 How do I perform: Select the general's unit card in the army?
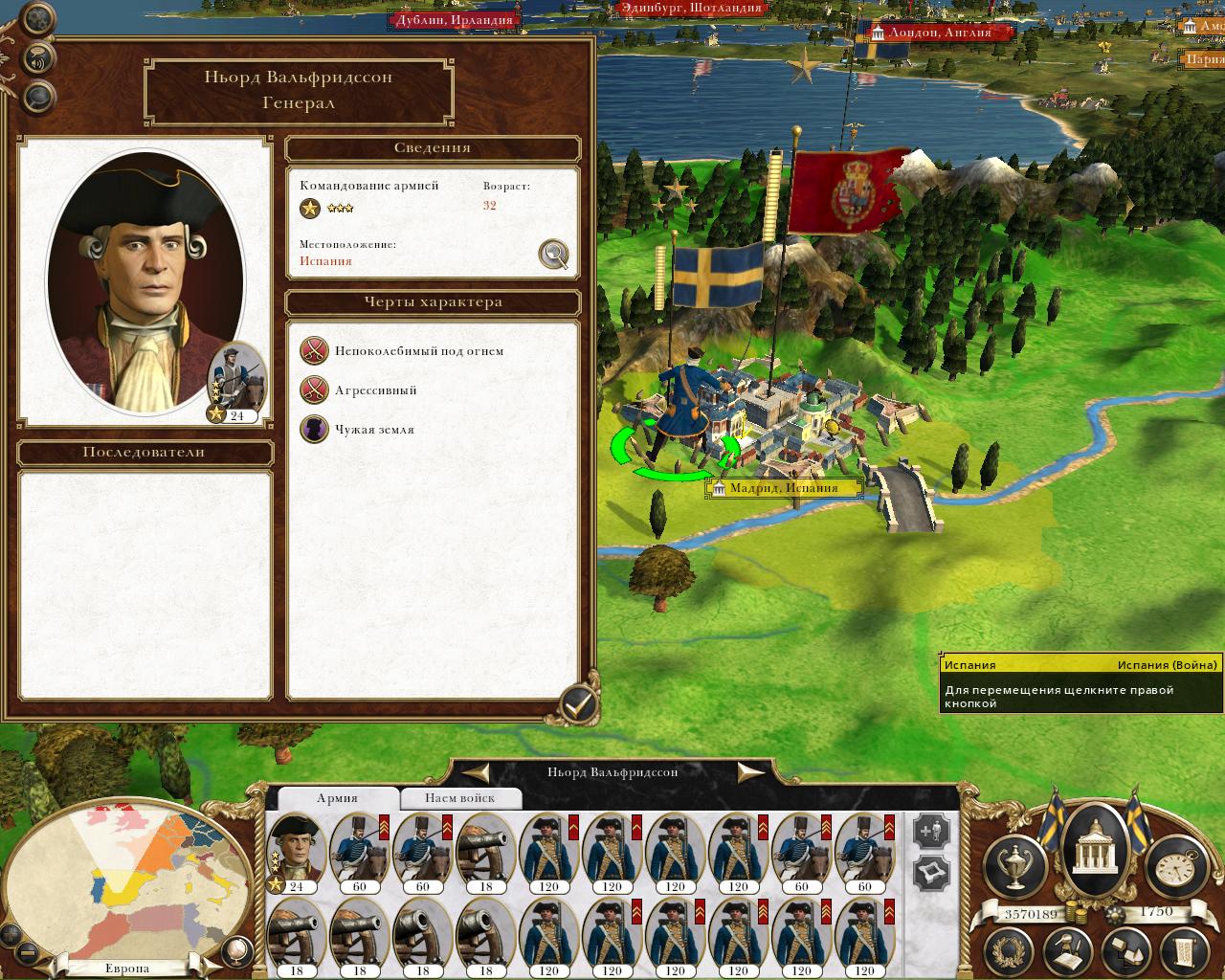pos(296,852)
